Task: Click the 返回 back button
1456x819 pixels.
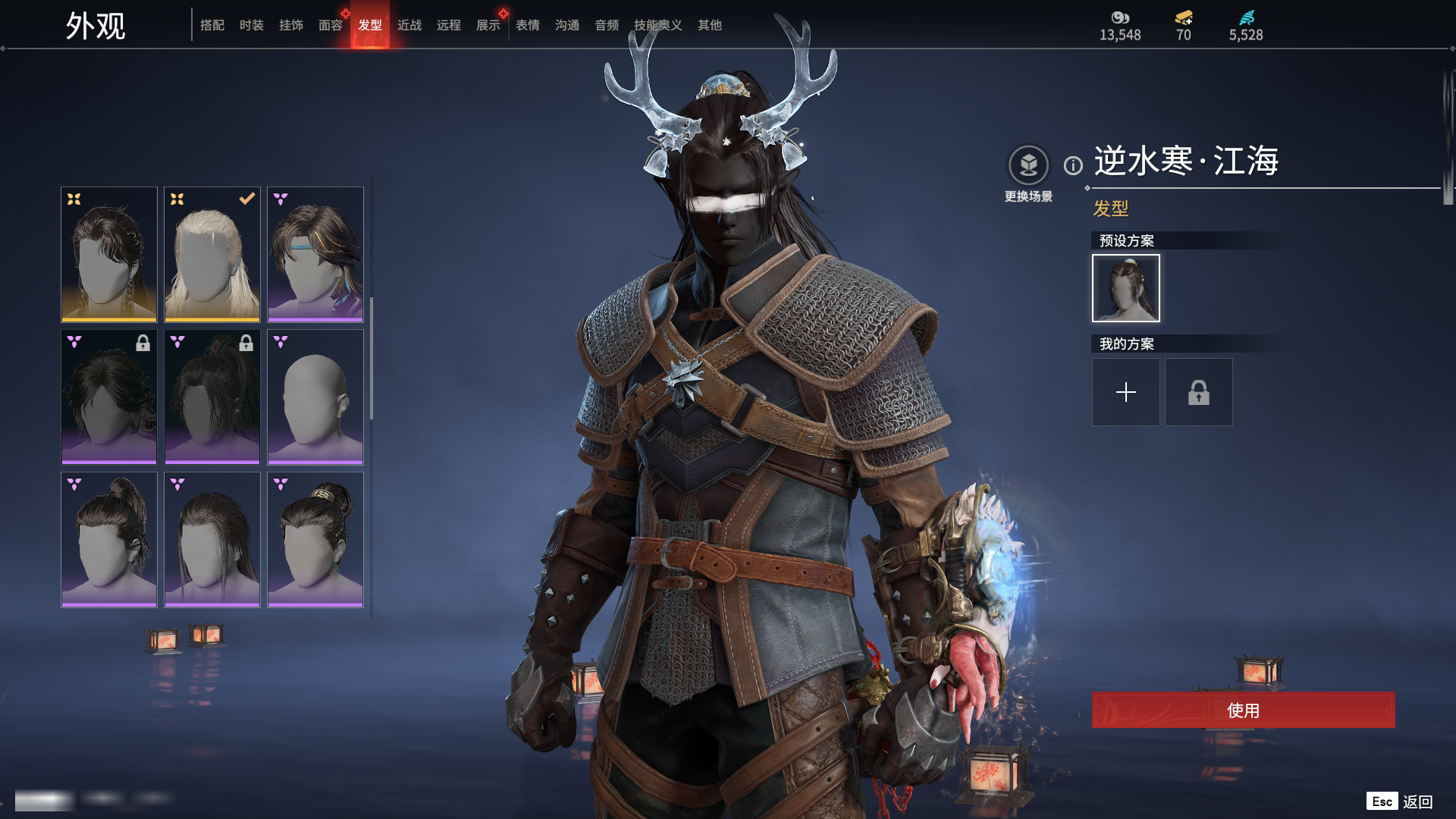Action: tap(1417, 802)
